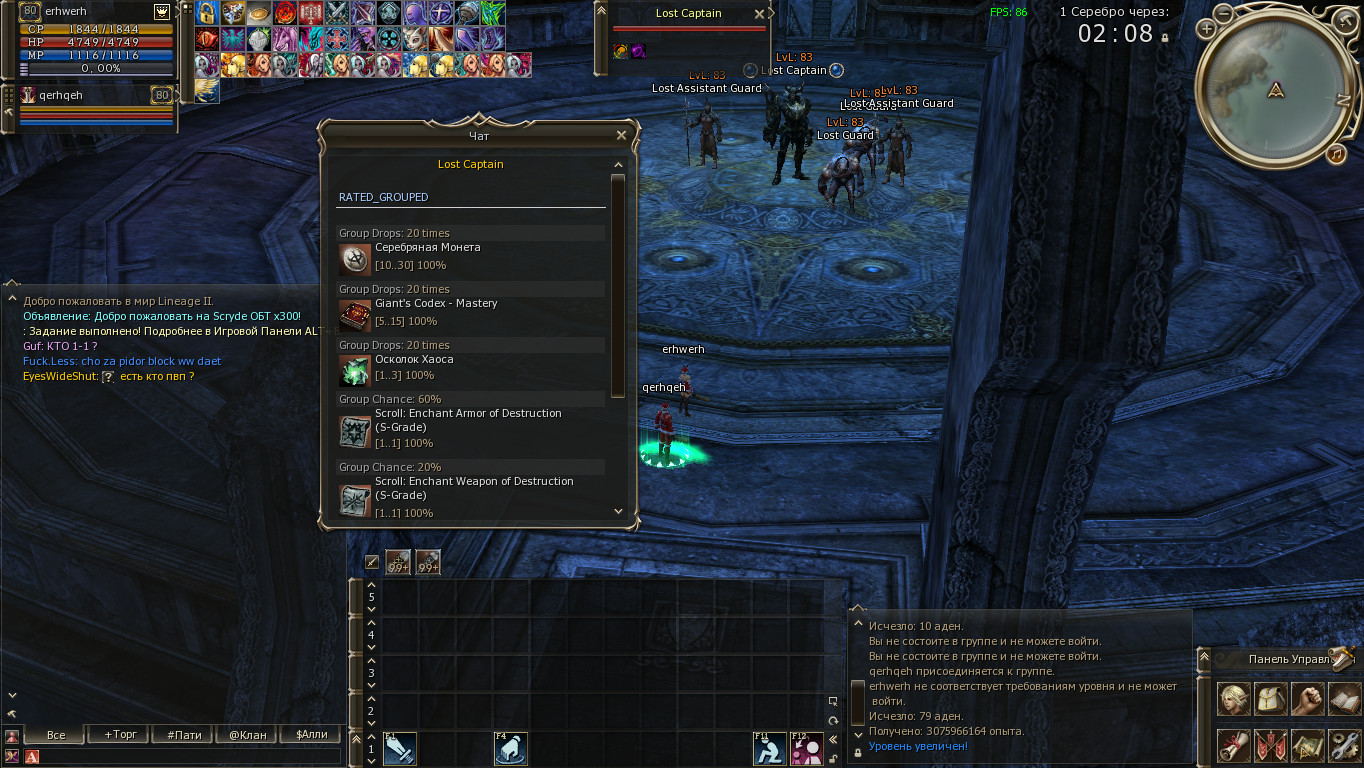Open the #Пати chat tab
The width and height of the screenshot is (1364, 768).
184,734
